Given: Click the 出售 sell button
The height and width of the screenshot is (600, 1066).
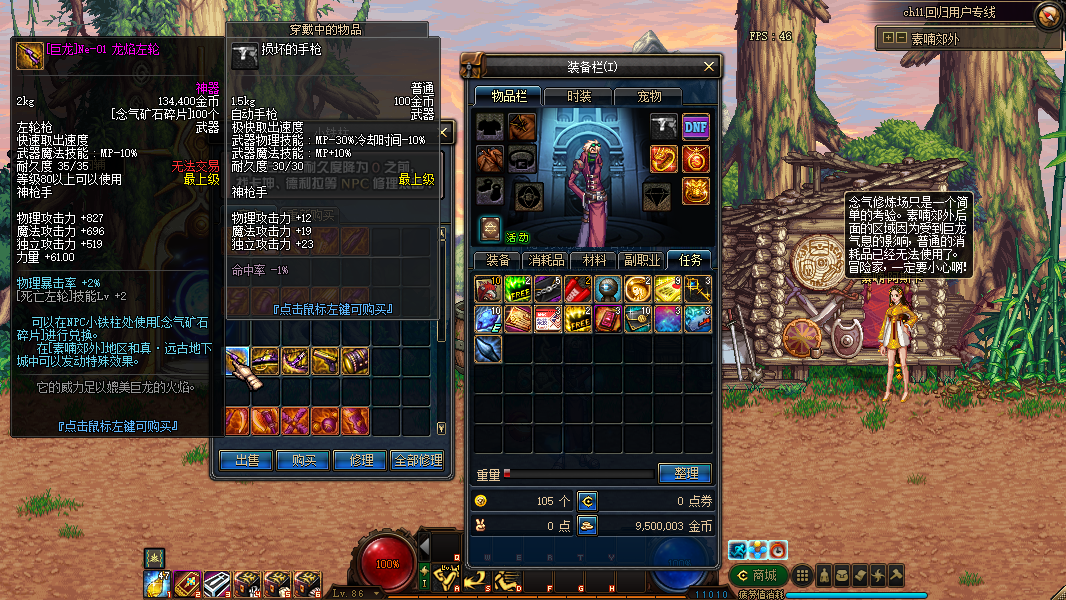Looking at the screenshot, I should point(247,460).
